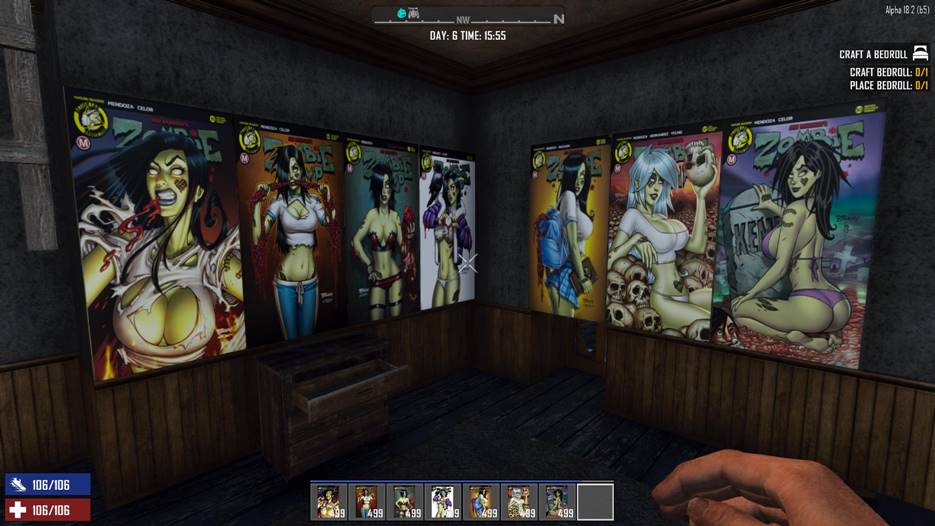This screenshot has height=526, width=935.
Task: Select the white-top blue-jeans poster hotbar slot
Action: pos(367,502)
